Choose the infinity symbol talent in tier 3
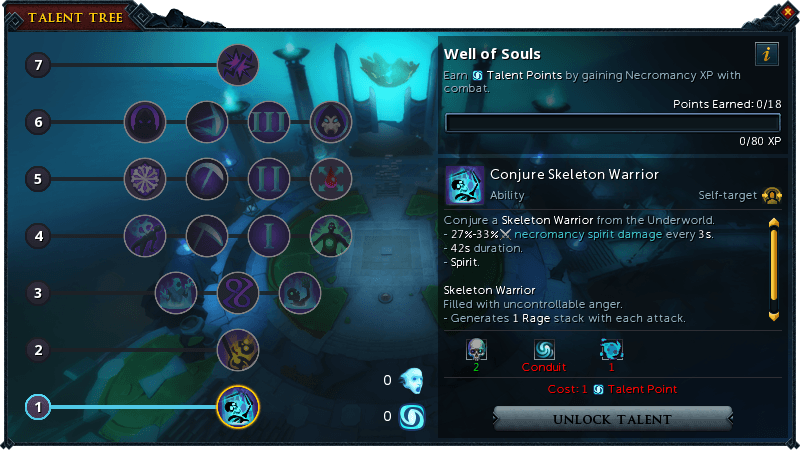Image resolution: width=800 pixels, height=450 pixels. (238, 293)
